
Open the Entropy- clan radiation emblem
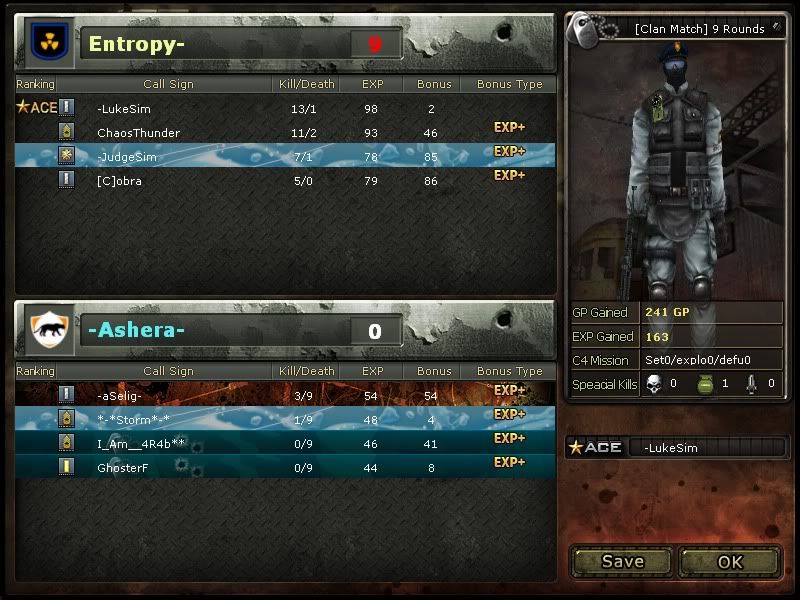47,43
